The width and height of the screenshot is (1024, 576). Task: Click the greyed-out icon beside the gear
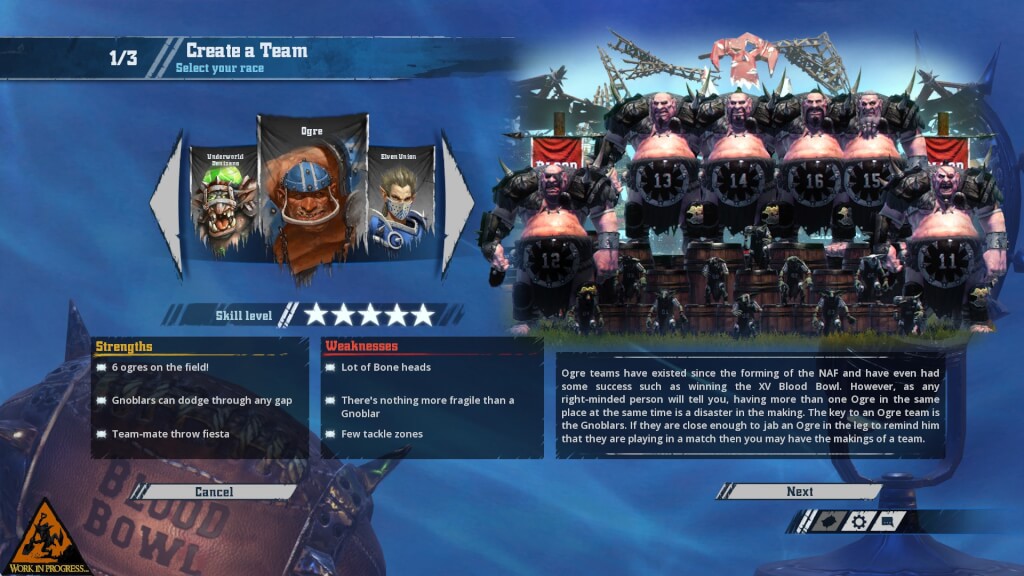[826, 521]
